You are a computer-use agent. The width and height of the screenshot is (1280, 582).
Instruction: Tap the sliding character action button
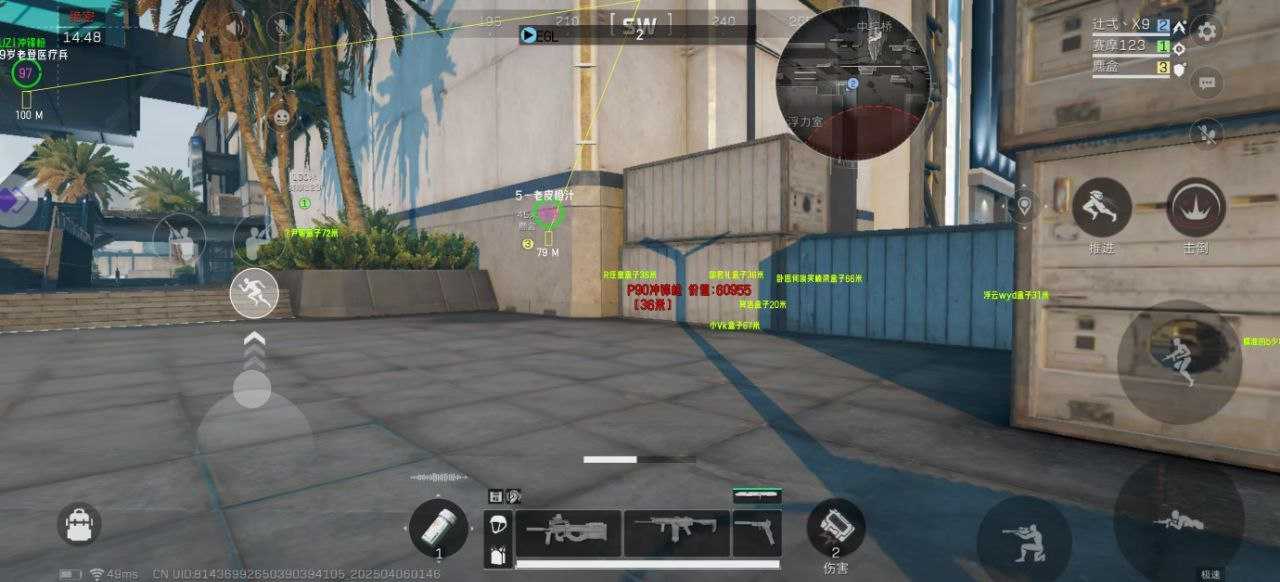1180,361
